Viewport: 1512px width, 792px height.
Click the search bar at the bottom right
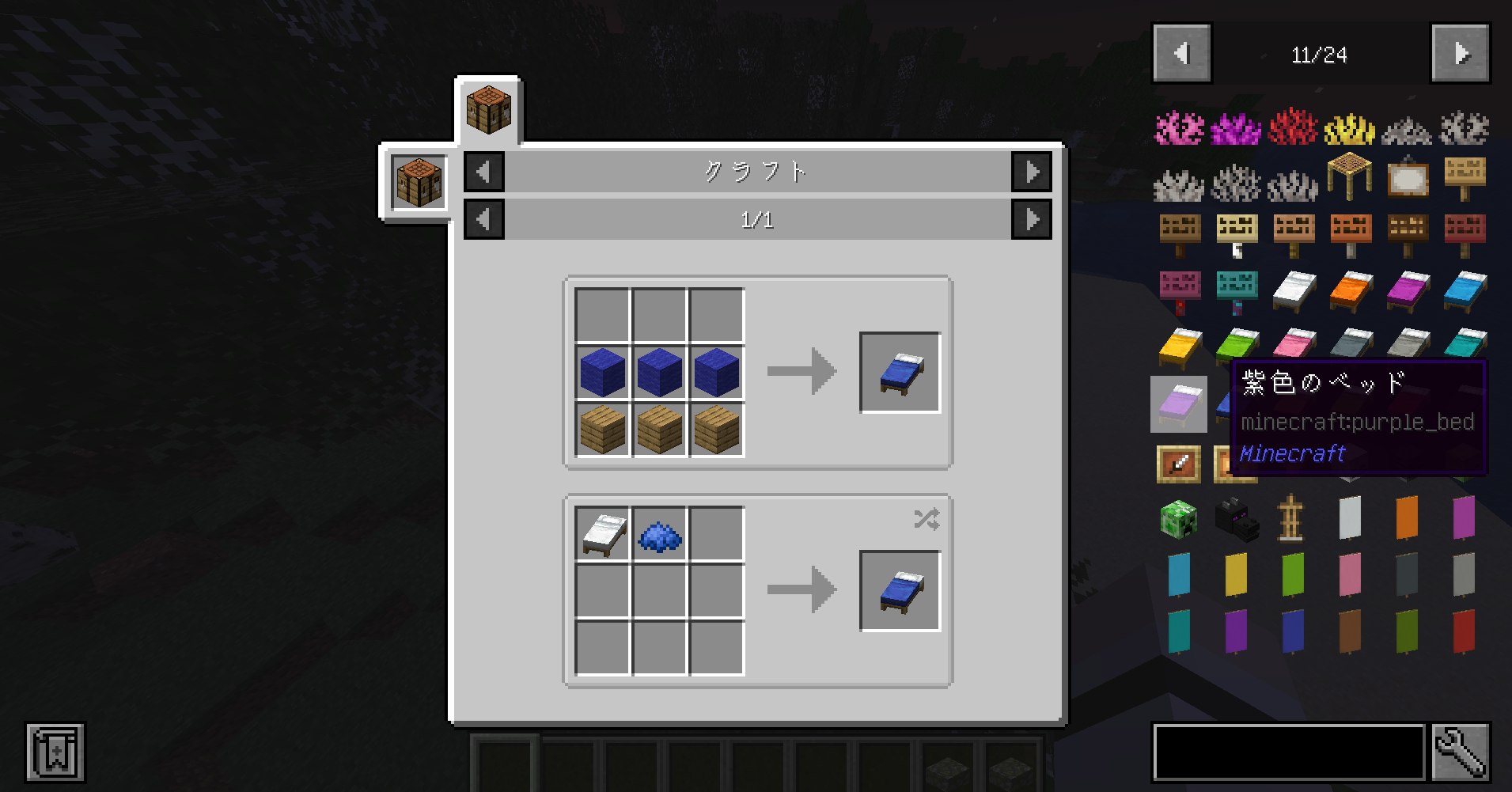(x=1290, y=752)
